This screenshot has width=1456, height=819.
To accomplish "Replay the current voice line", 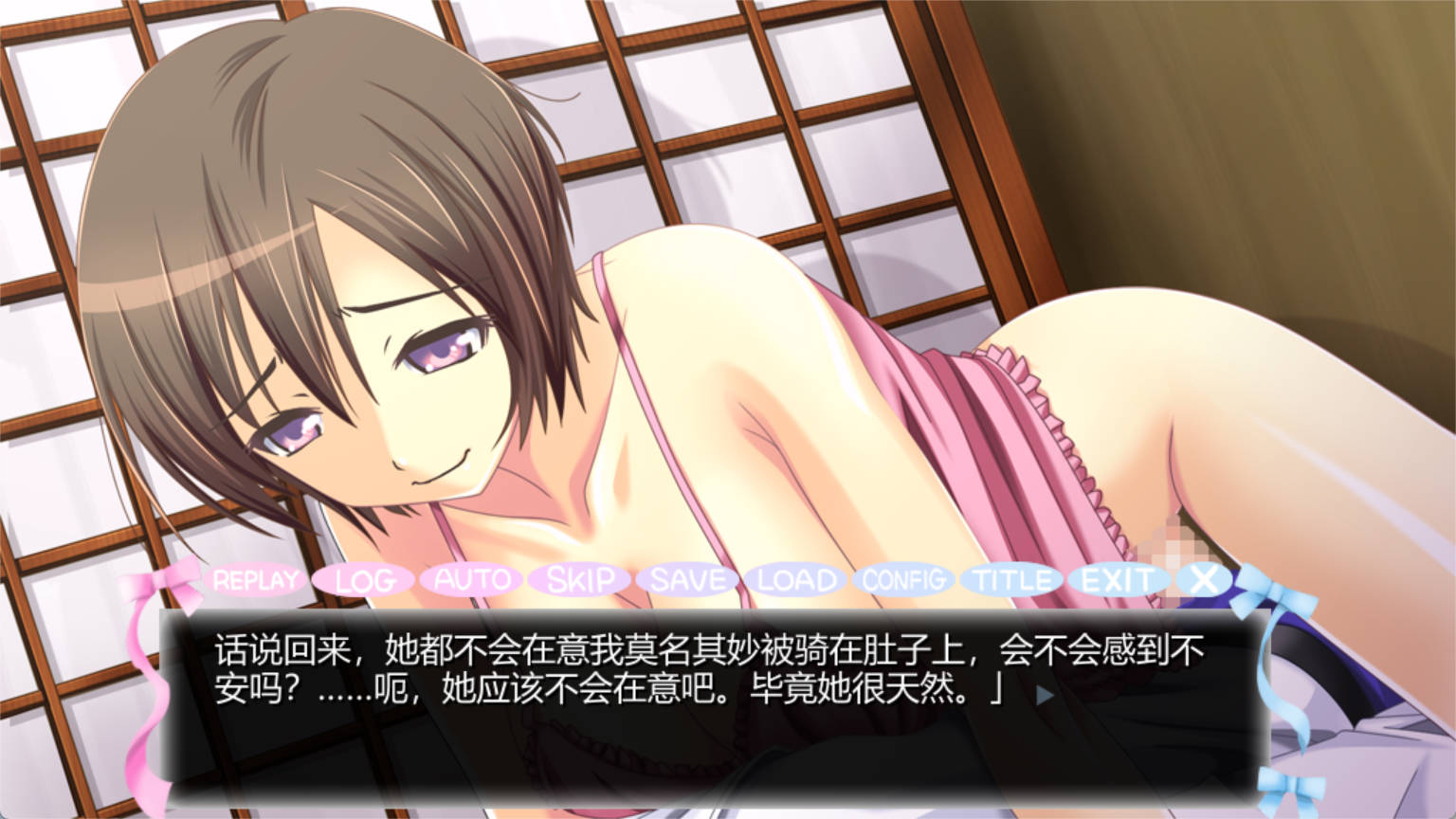I will tap(256, 579).
